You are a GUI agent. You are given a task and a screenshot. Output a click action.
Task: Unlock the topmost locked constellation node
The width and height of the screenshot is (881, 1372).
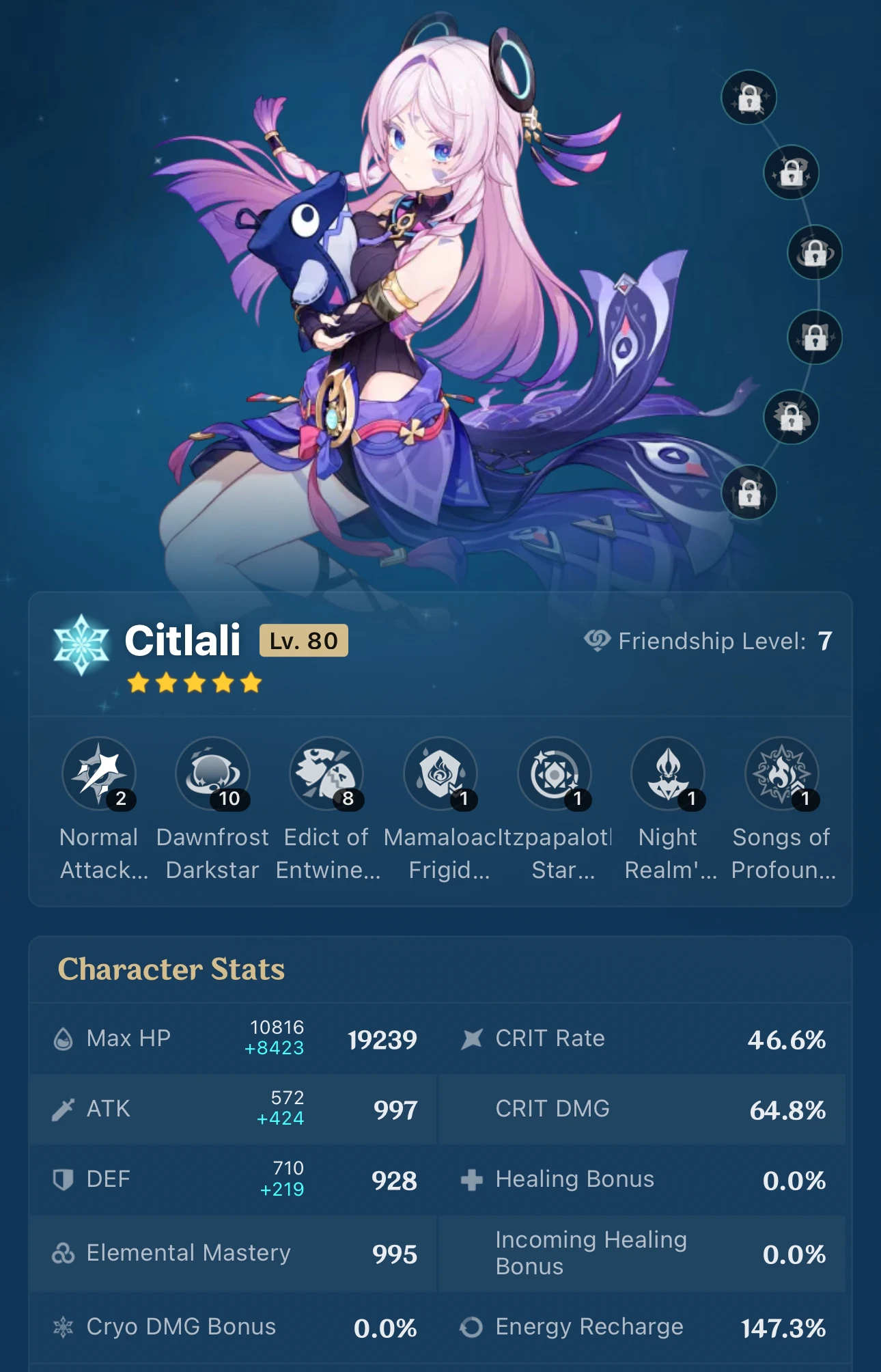749,98
